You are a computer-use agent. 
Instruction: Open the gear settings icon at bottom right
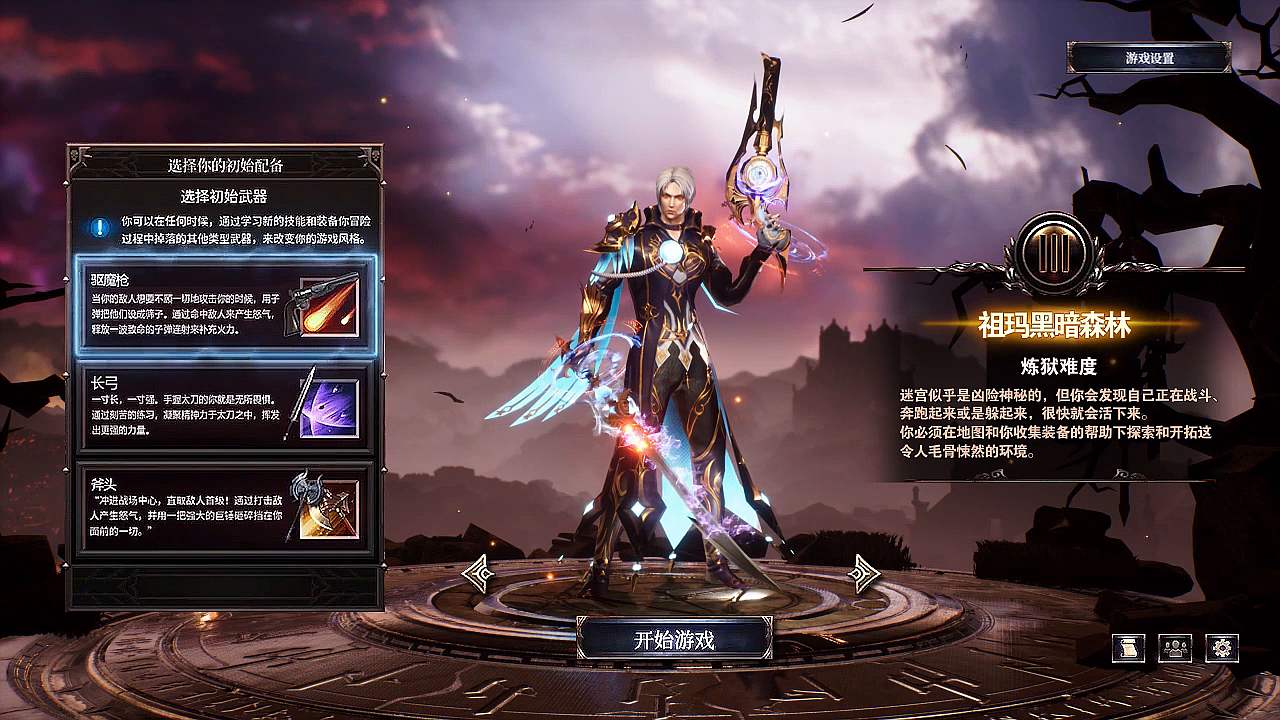point(1221,649)
